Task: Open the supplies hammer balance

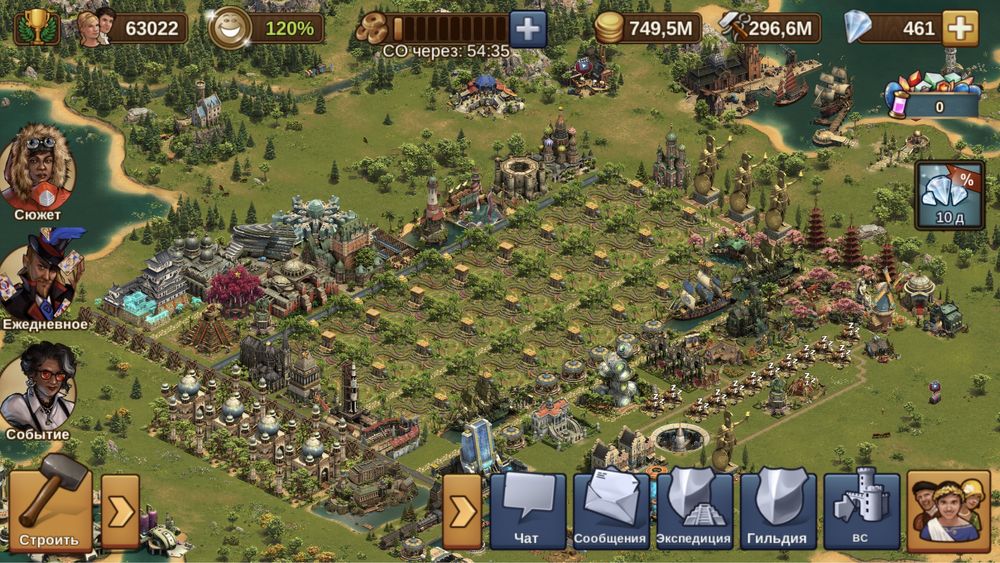Action: 770,28
